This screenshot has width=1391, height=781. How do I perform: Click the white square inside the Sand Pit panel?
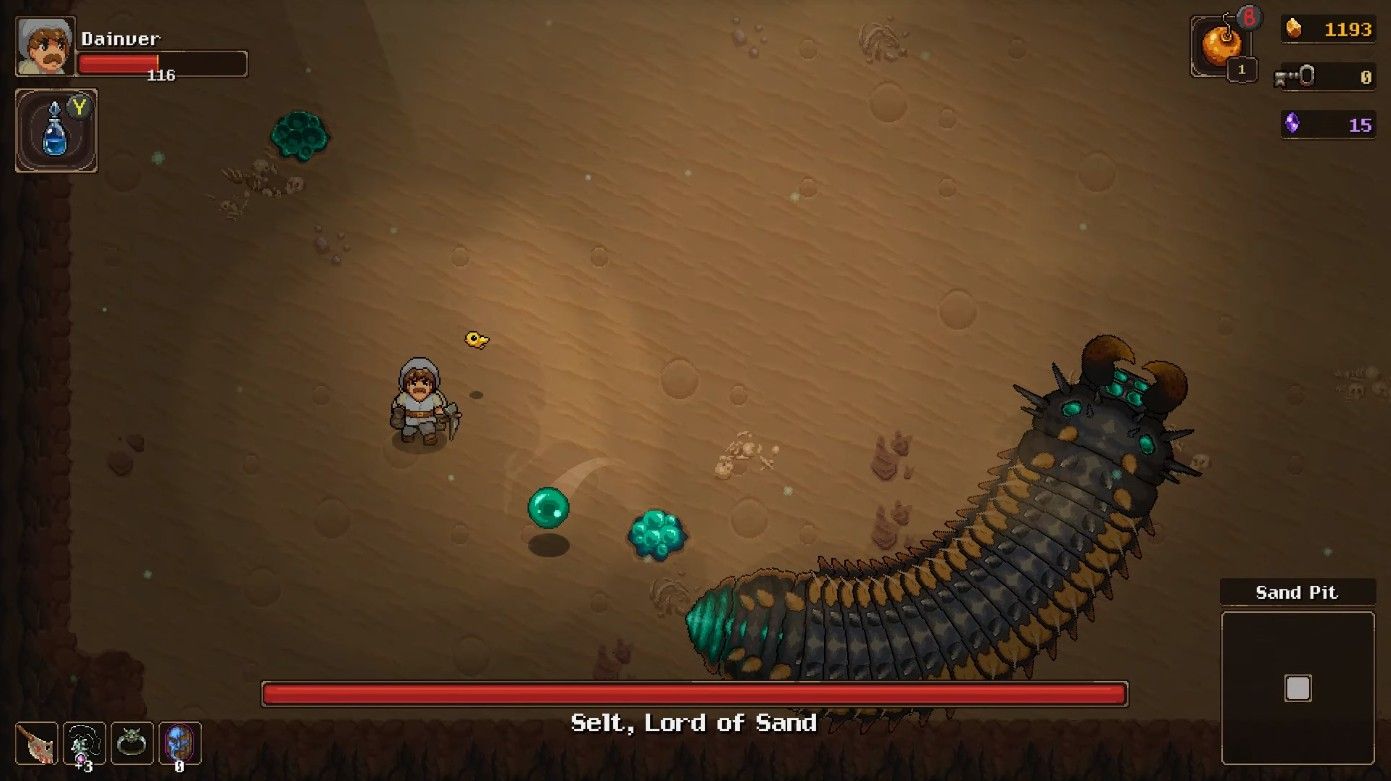pyautogui.click(x=1297, y=687)
